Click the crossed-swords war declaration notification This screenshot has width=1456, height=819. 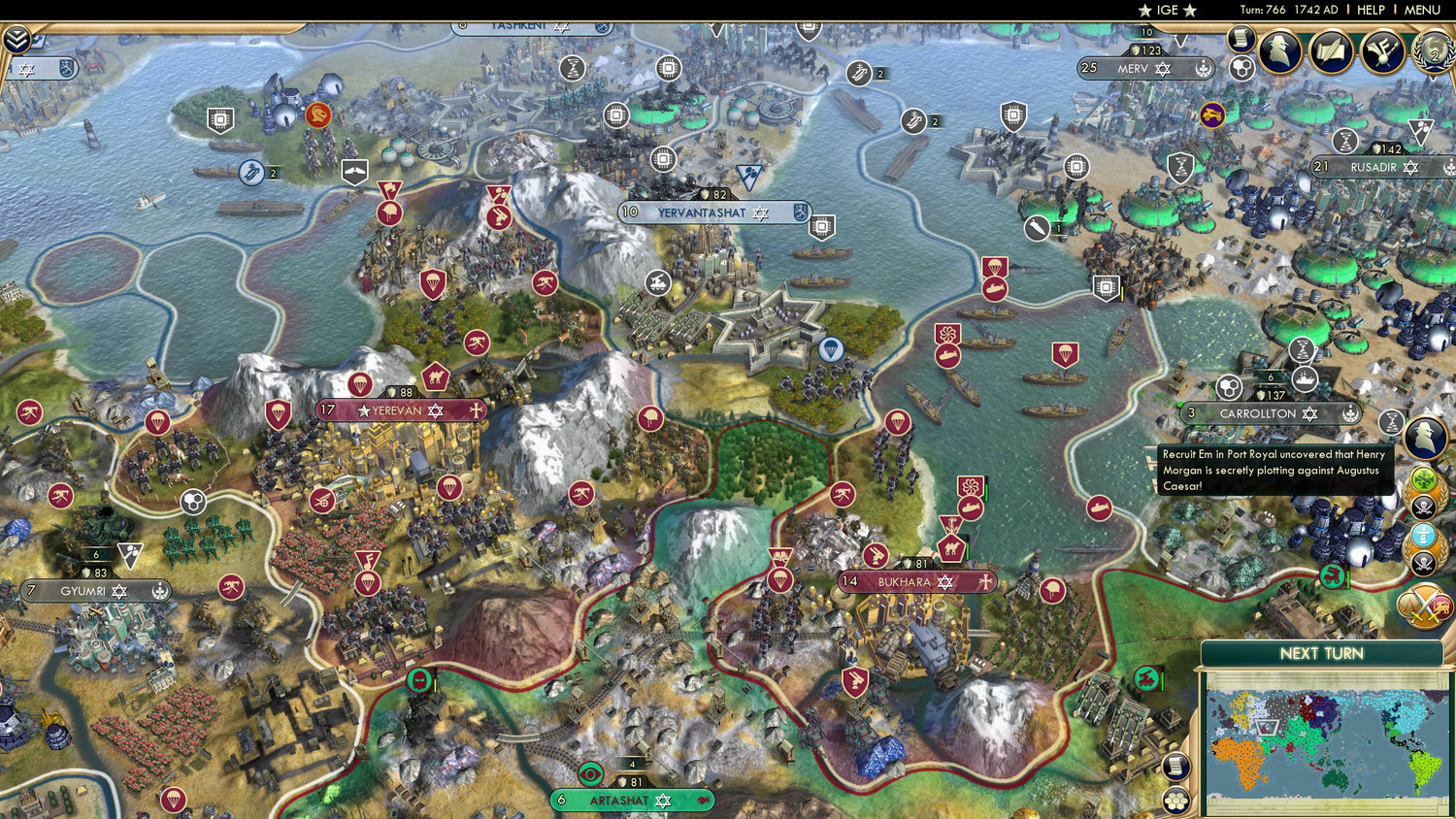[x=1424, y=605]
